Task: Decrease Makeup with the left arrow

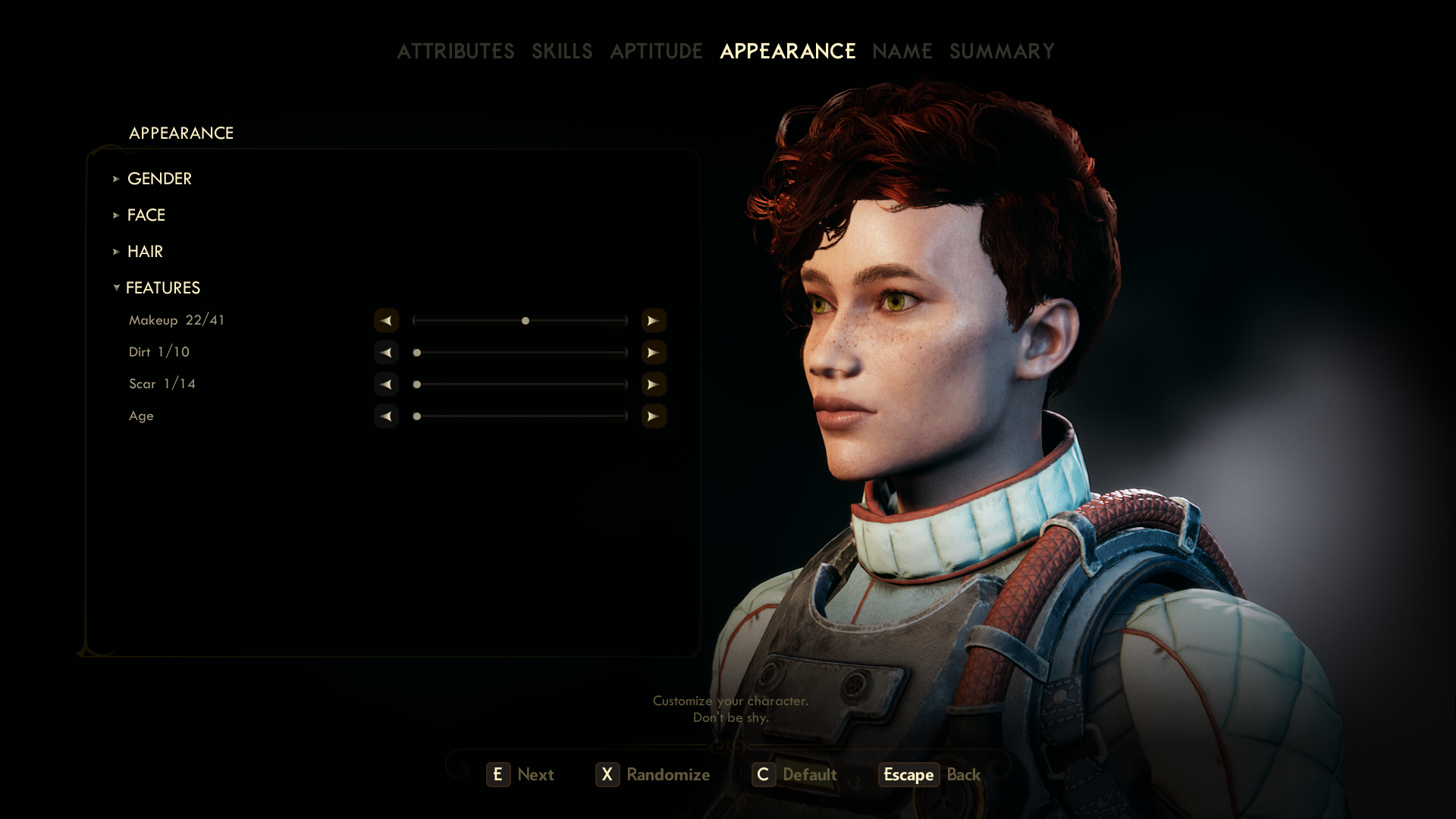Action: tap(386, 321)
